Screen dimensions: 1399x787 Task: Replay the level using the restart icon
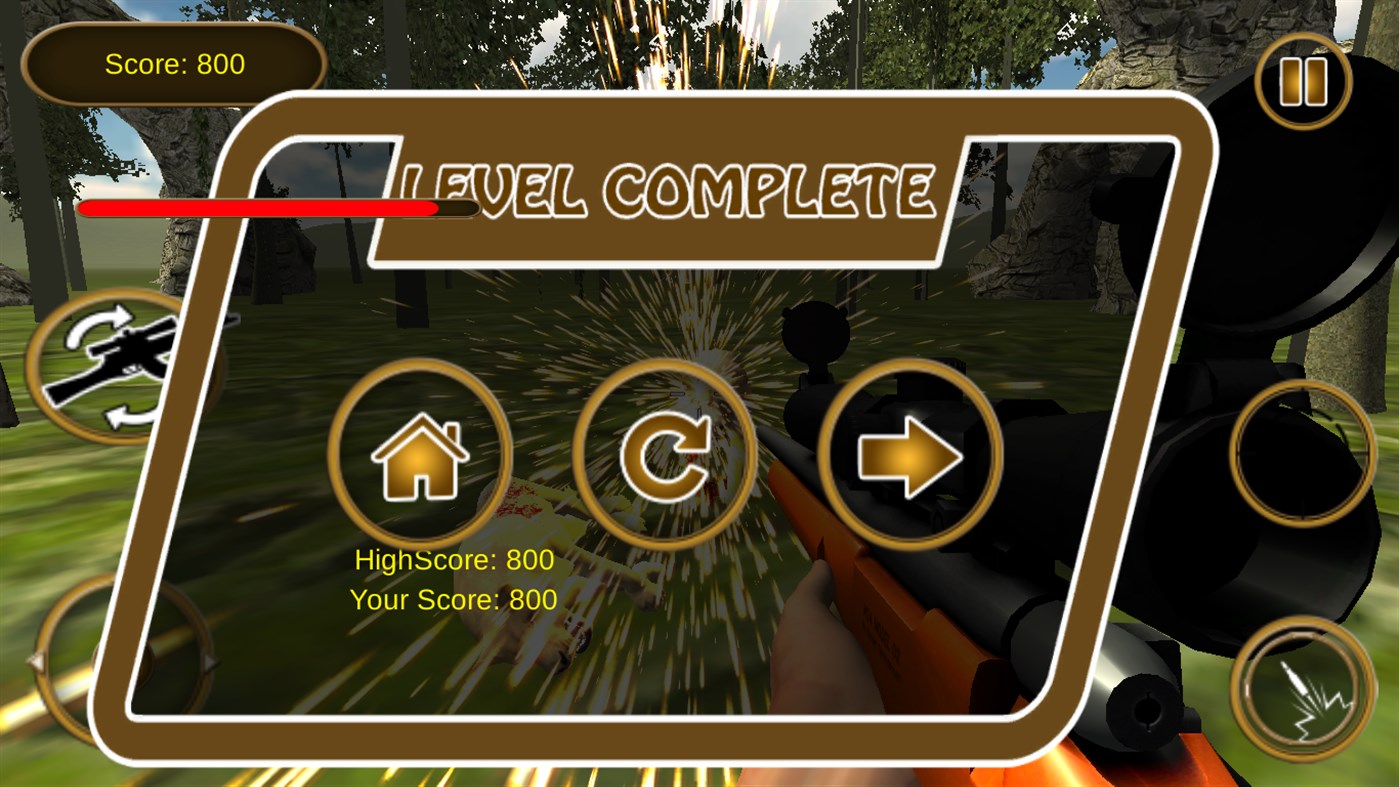pos(666,455)
